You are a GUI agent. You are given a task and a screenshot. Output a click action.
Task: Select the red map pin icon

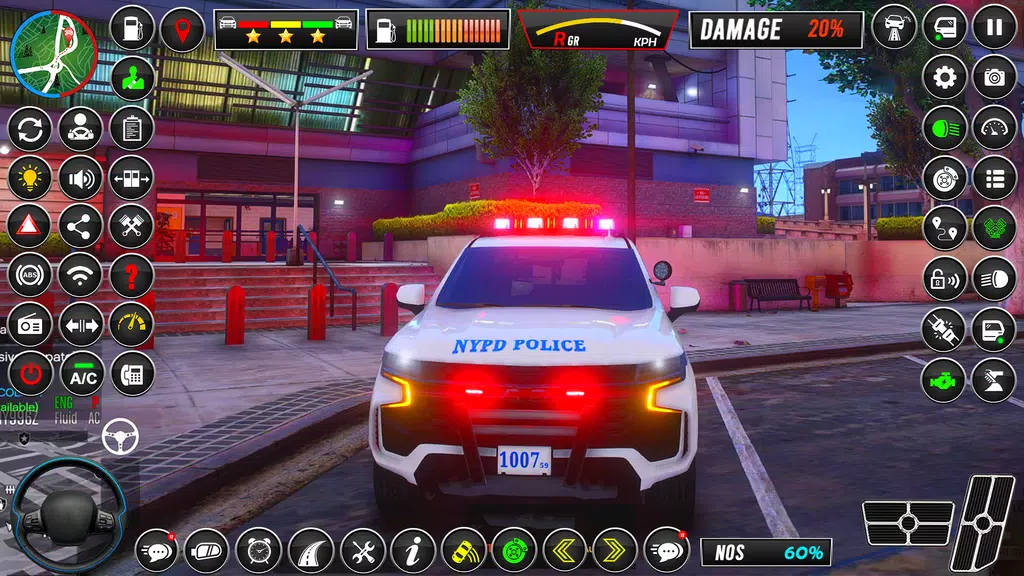[x=182, y=28]
